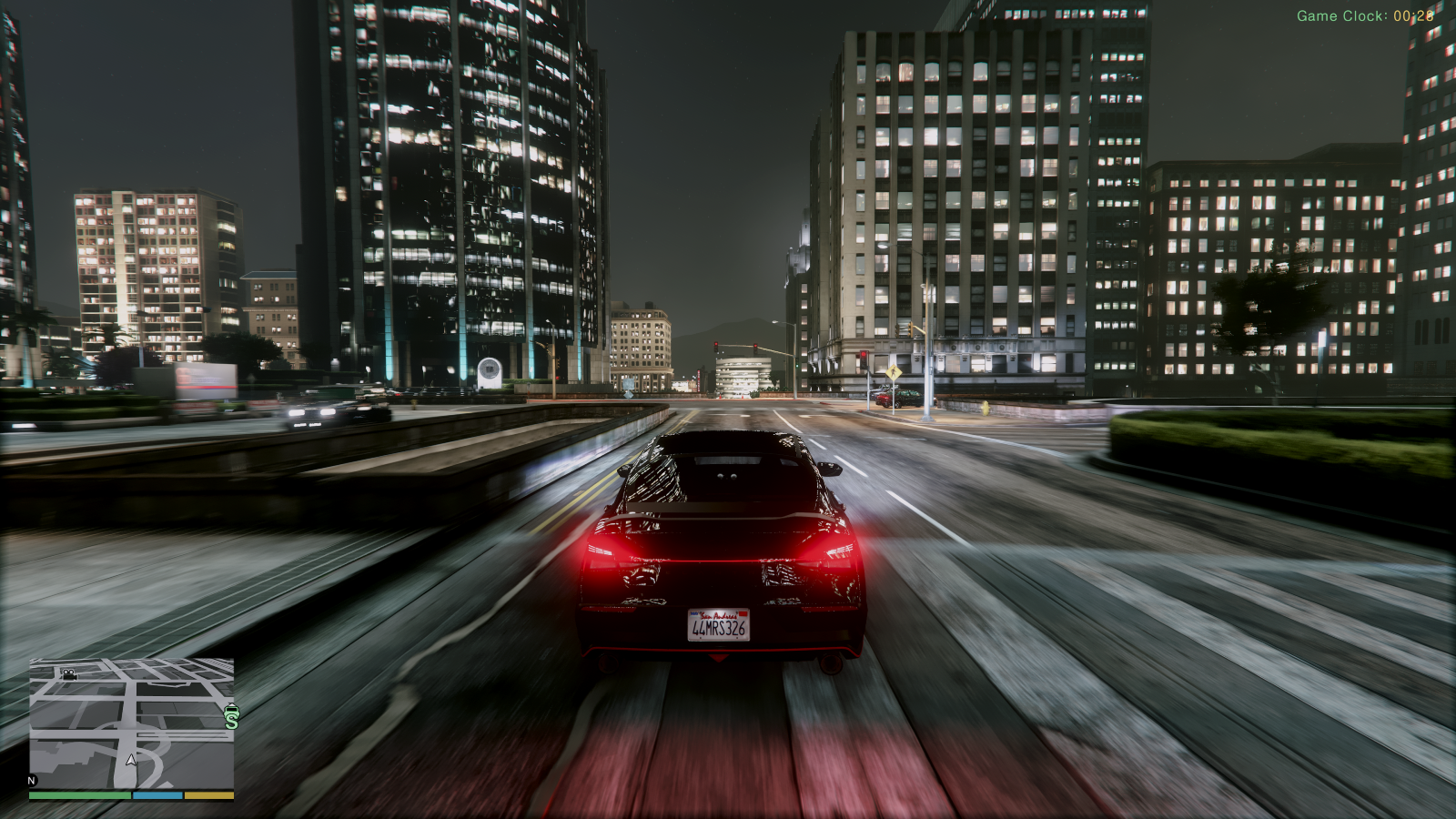This screenshot has height=819, width=1456.
Task: Select the movie camera blip on the minimap
Action: tap(68, 676)
